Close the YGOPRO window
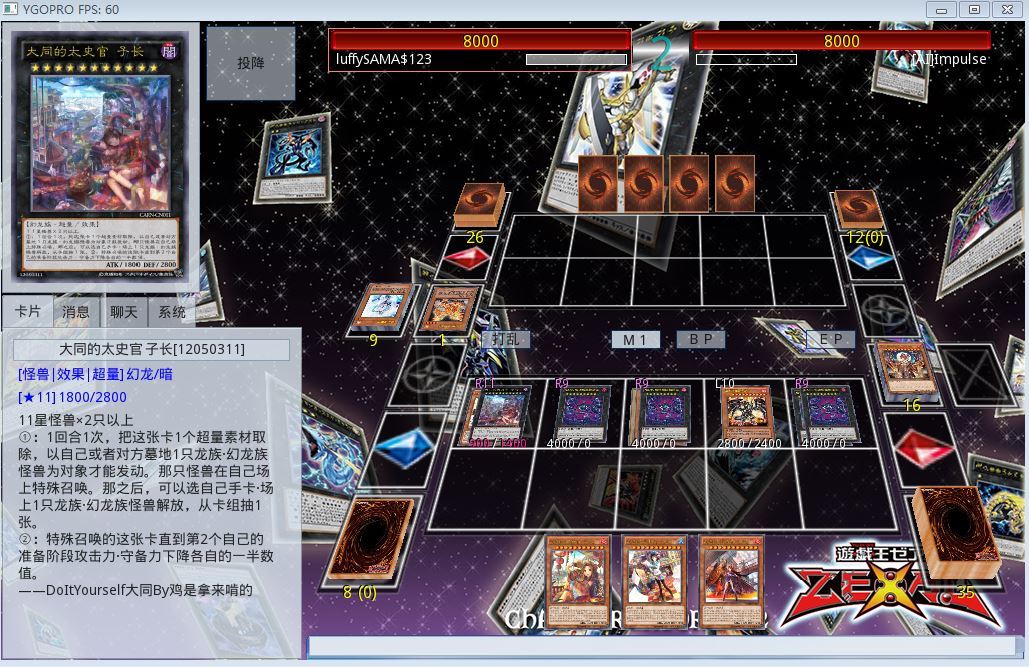The height and width of the screenshot is (667, 1029). pyautogui.click(x=1006, y=9)
